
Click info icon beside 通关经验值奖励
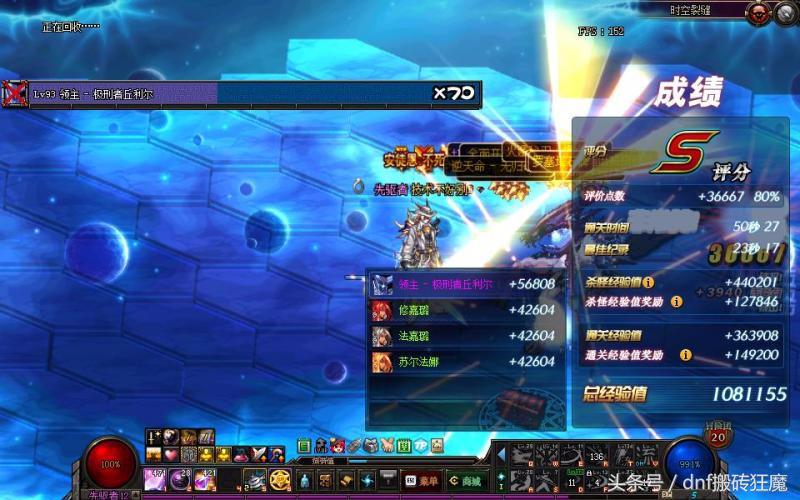[686, 354]
